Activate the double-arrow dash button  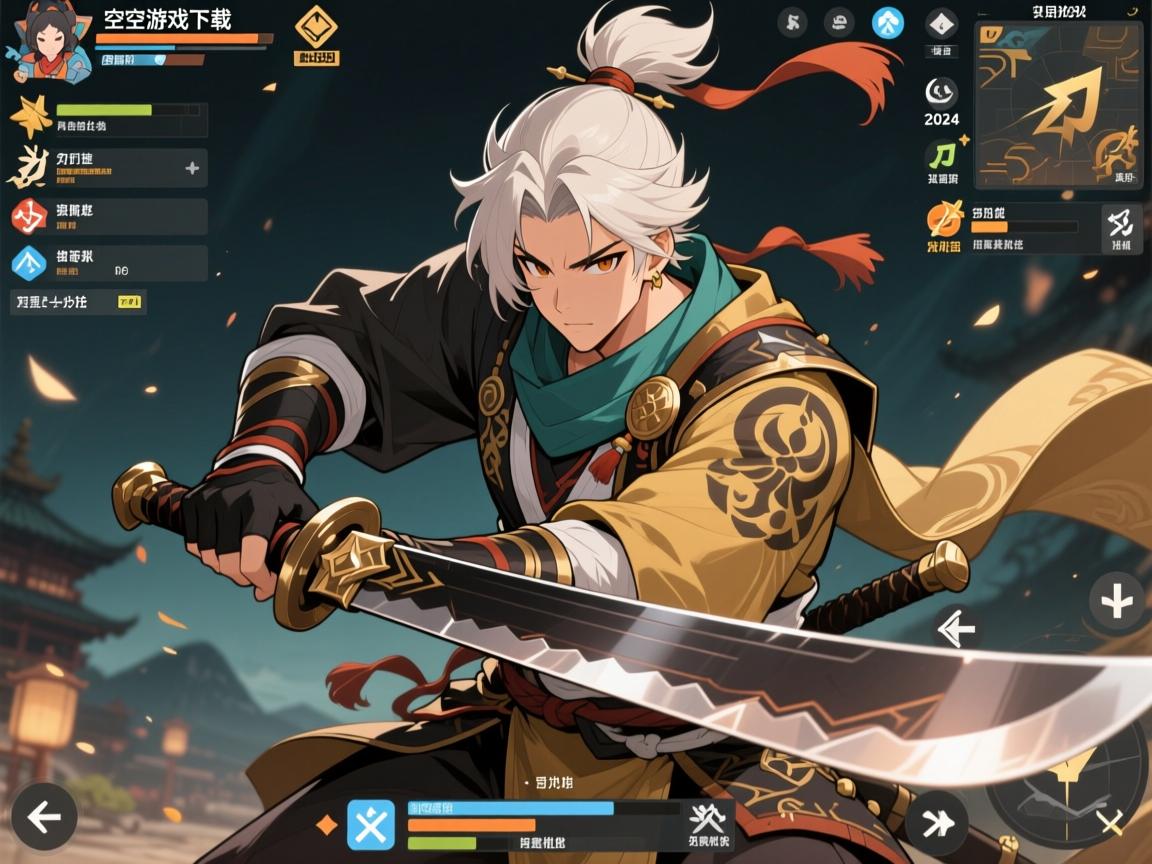click(936, 823)
